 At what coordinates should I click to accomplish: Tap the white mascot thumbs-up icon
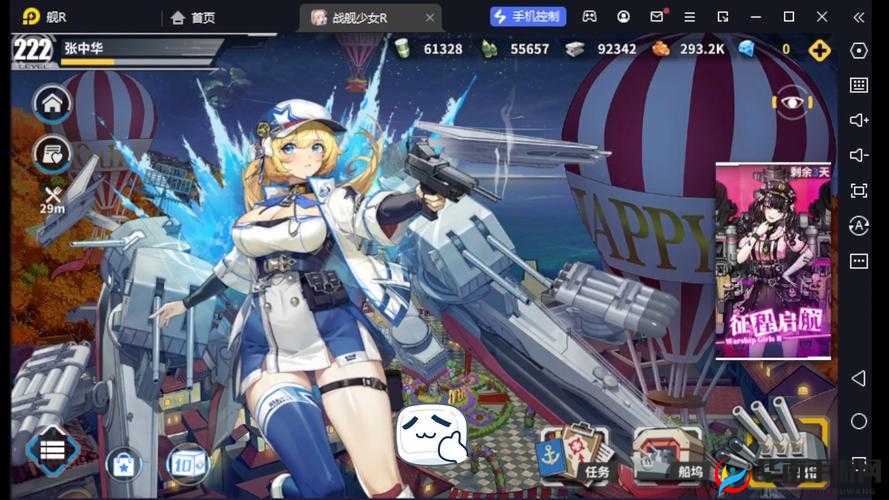pyautogui.click(x=431, y=436)
